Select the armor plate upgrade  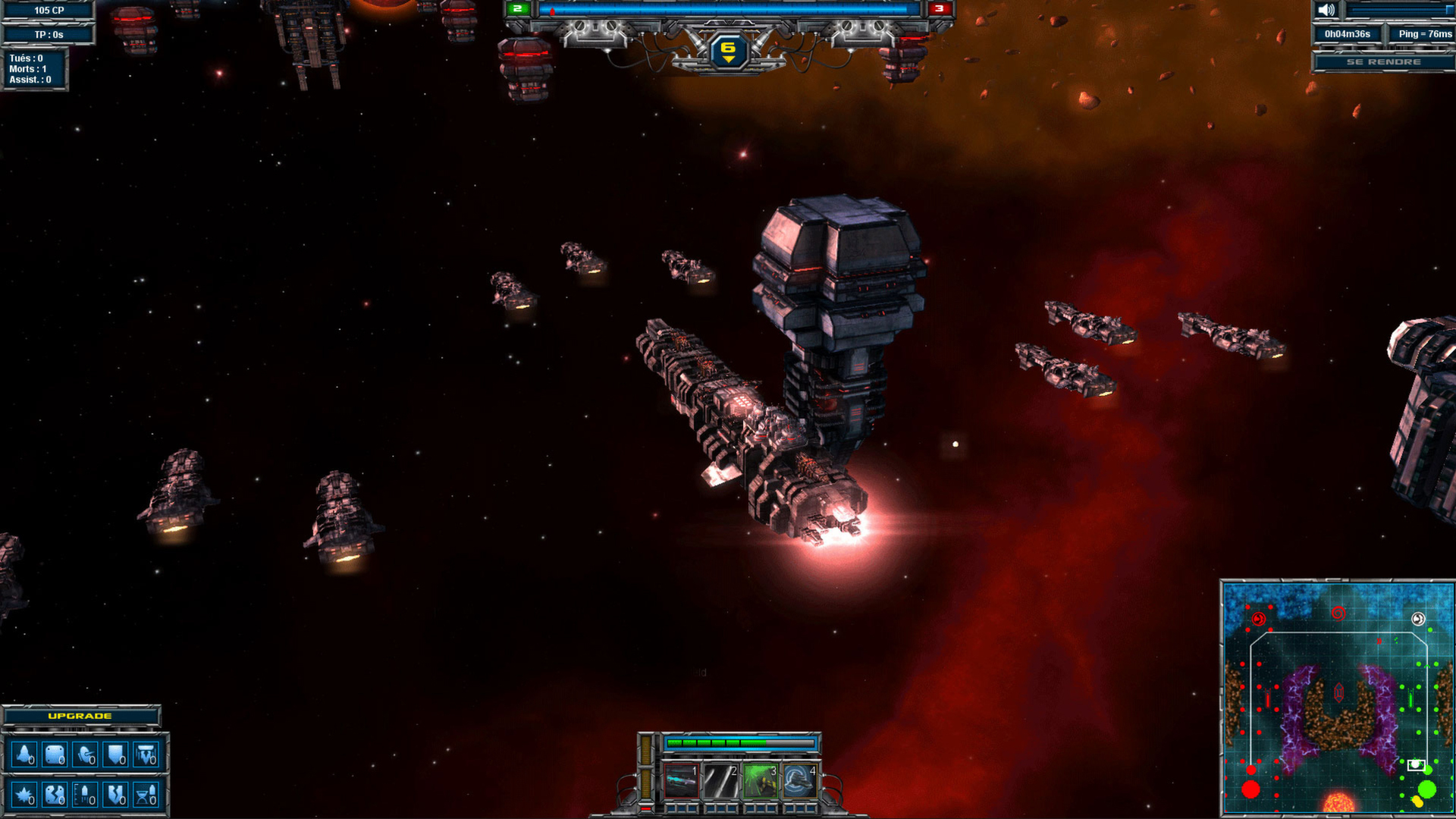55,755
